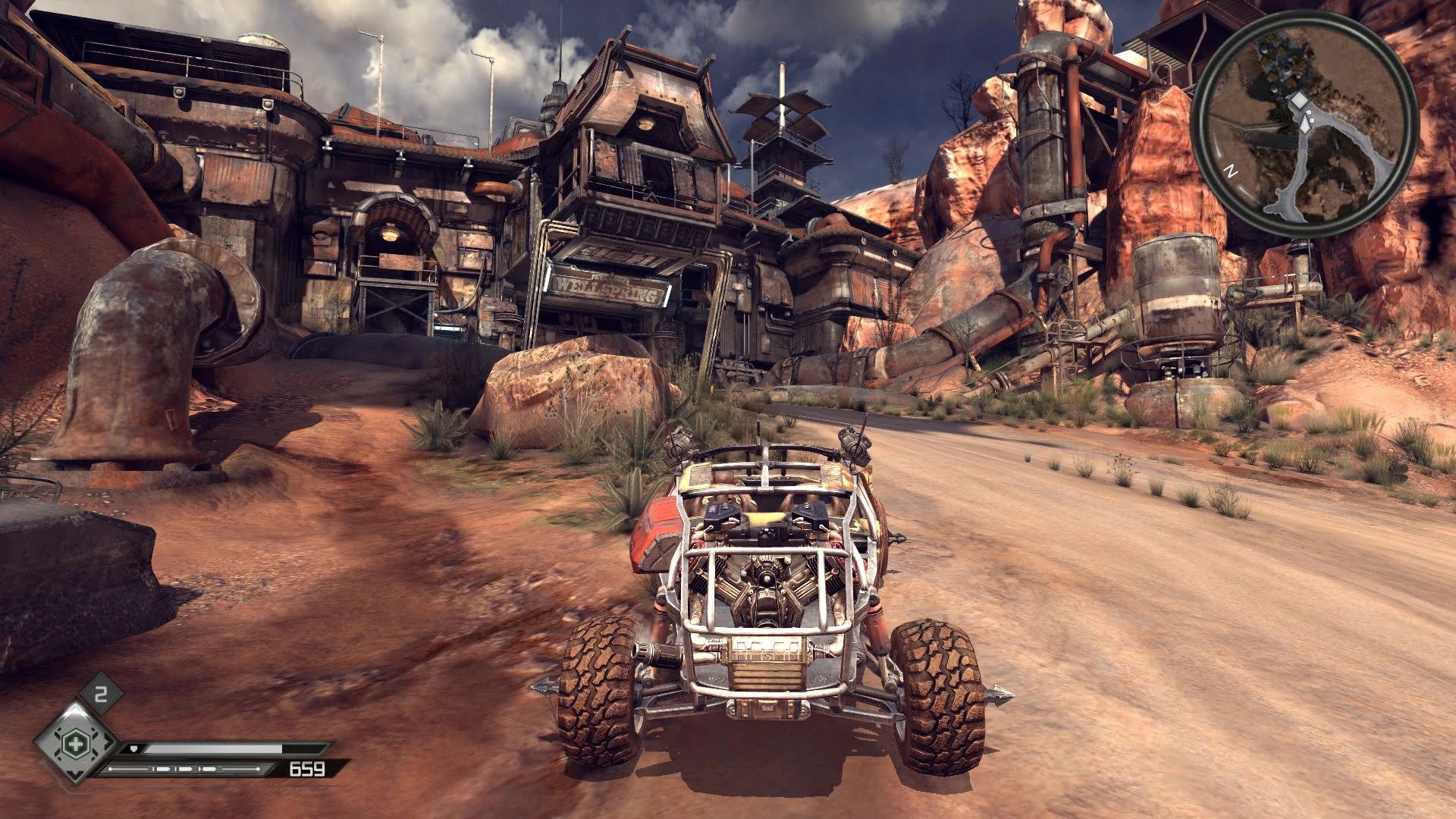Activate the diamond quick-use item icon
Viewport: 1456px width, 819px height.
75,743
